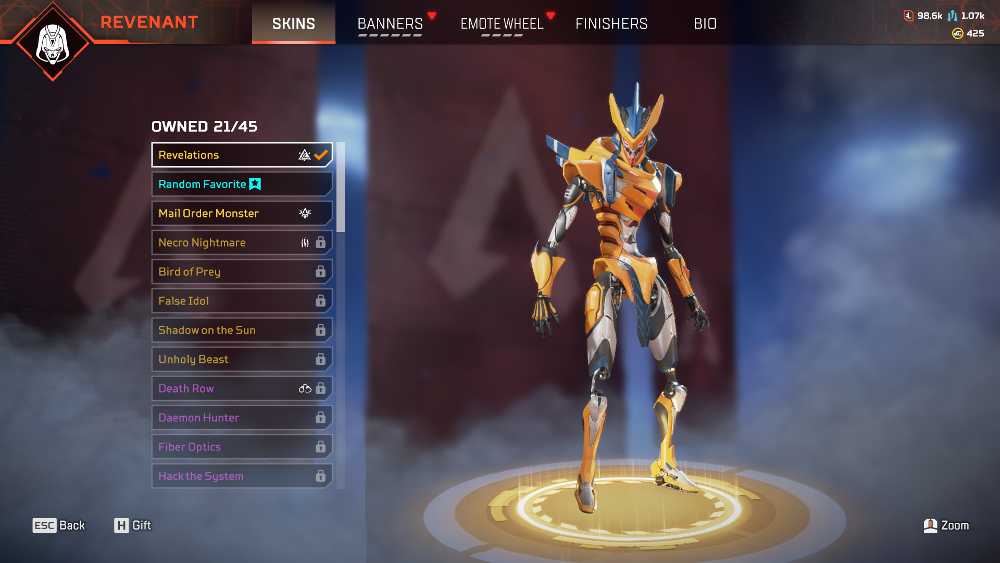Viewport: 1000px width, 563px height.
Task: Preview the Death Row skin
Action: 242,388
